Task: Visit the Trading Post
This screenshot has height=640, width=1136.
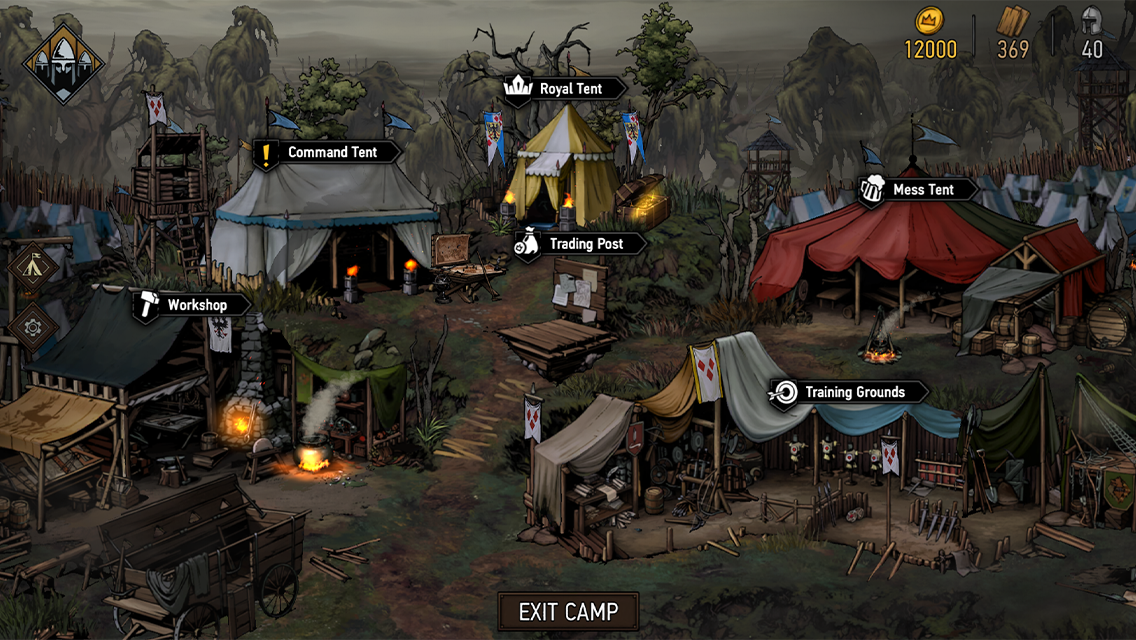Action: pos(579,244)
